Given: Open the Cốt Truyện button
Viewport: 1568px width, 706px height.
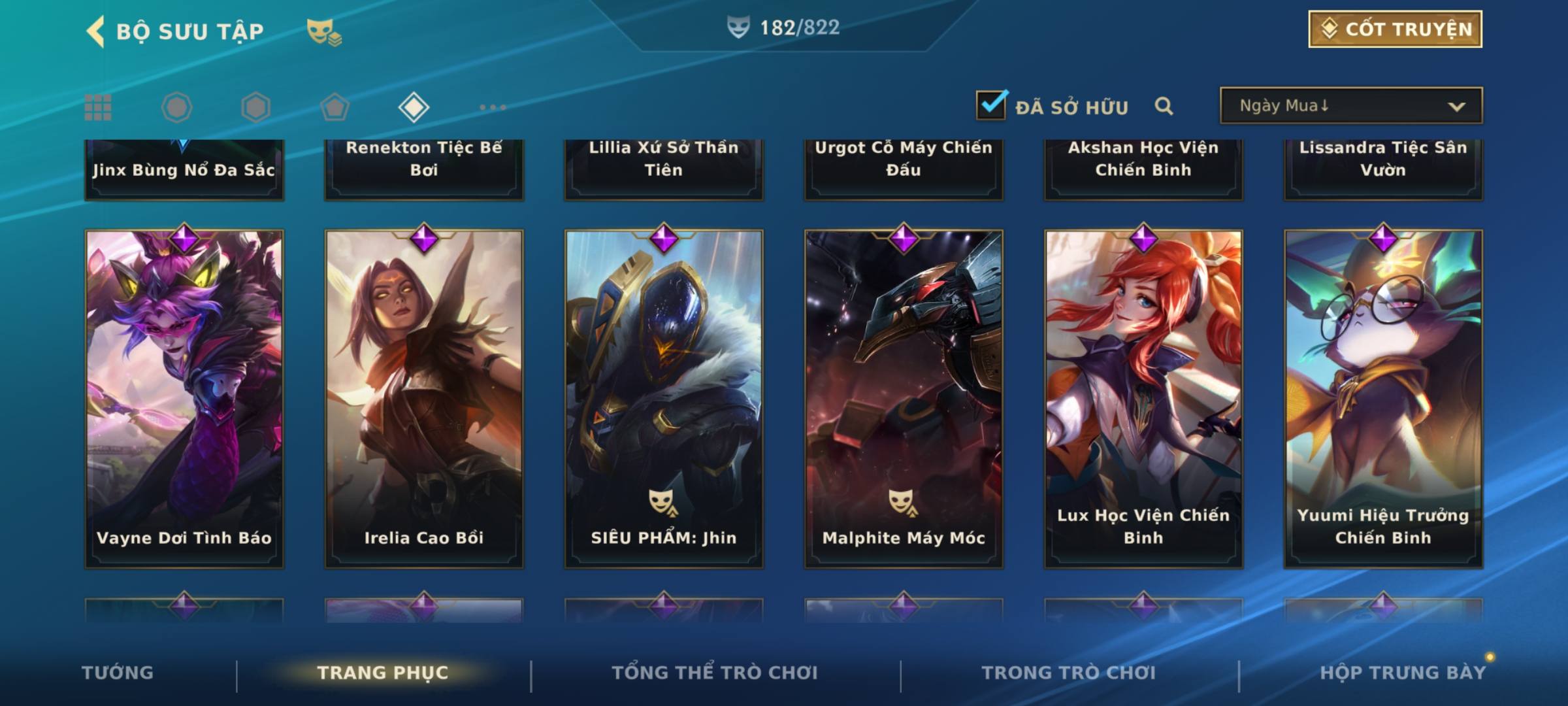Looking at the screenshot, I should [1395, 29].
